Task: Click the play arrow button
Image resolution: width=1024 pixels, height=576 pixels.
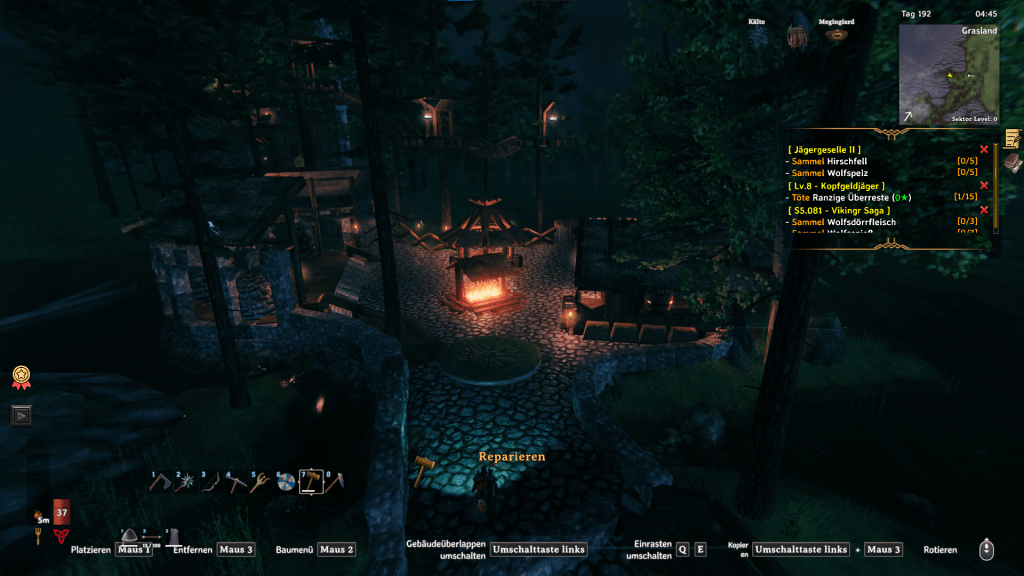Action: [x=21, y=415]
